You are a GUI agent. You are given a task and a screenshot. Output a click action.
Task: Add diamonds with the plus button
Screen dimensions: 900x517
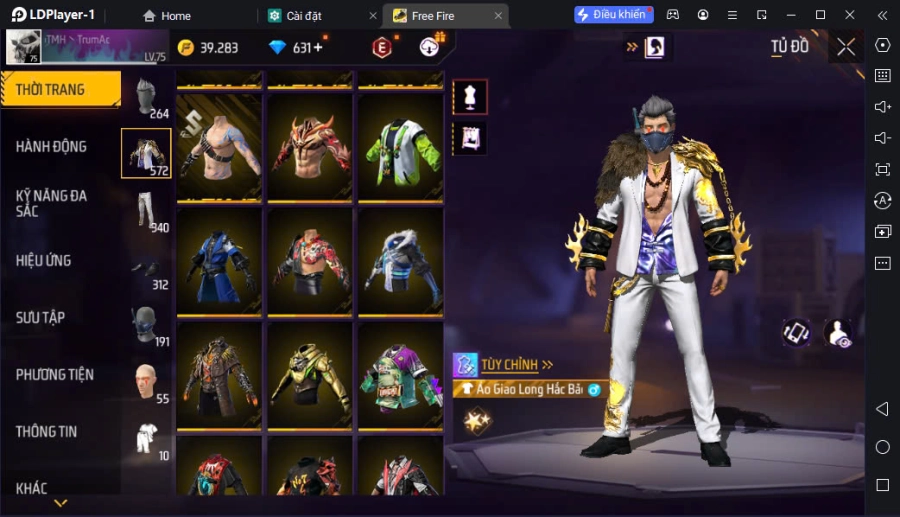[x=318, y=48]
